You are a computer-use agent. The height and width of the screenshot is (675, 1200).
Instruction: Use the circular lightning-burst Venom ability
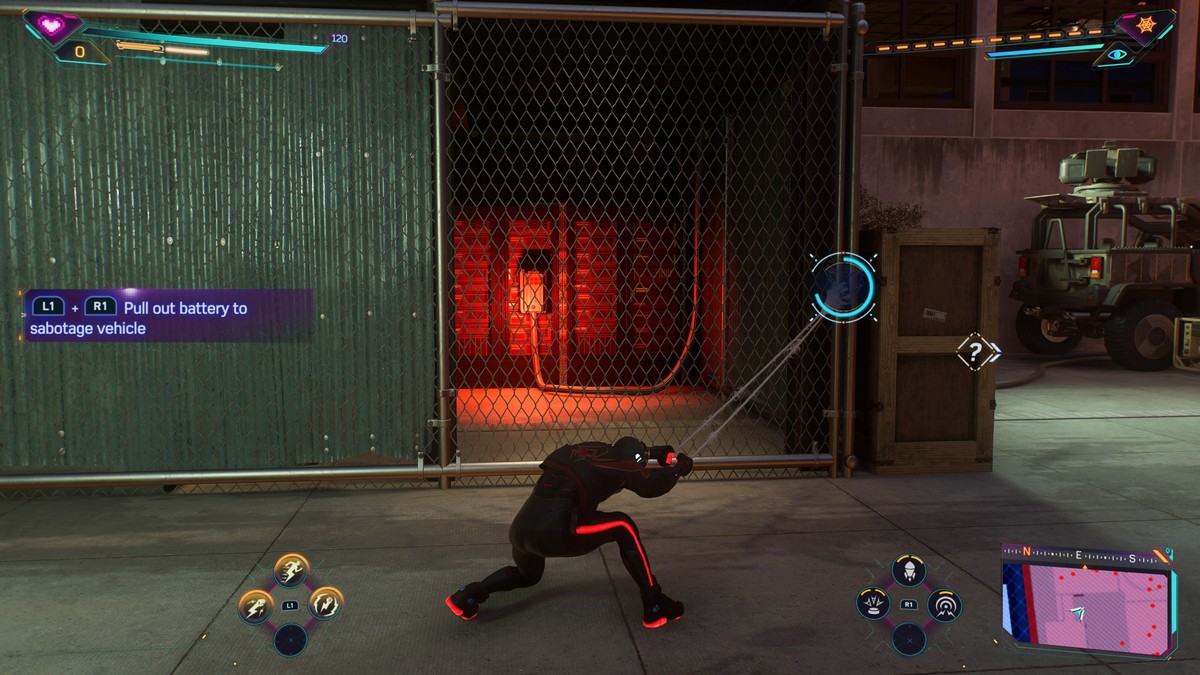pyautogui.click(x=325, y=602)
